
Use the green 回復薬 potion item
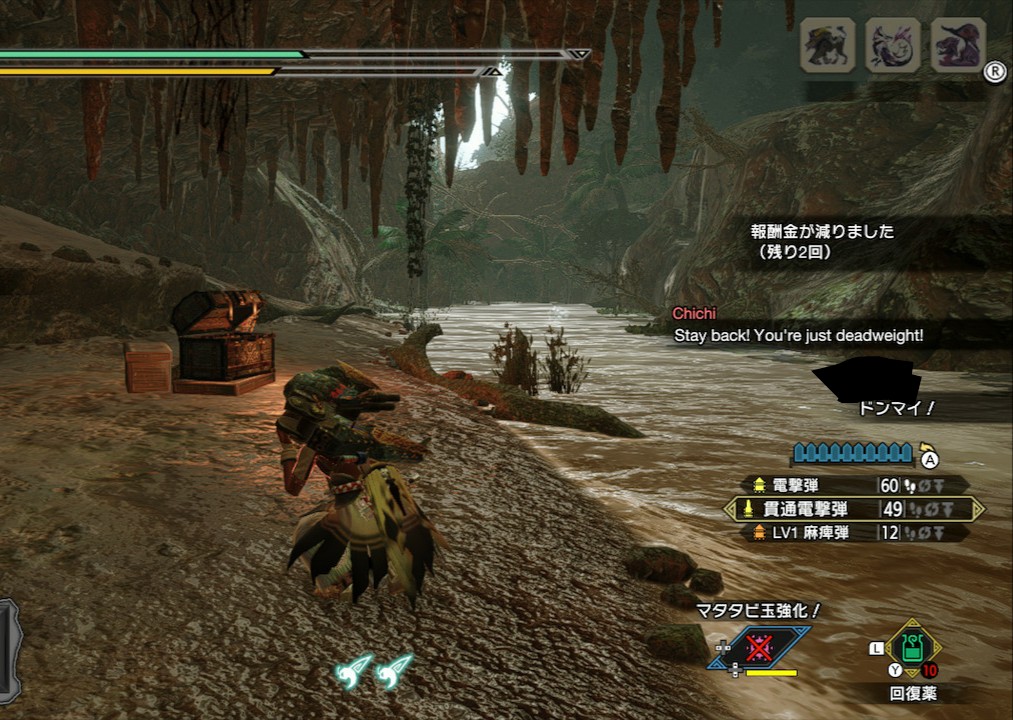[912, 643]
